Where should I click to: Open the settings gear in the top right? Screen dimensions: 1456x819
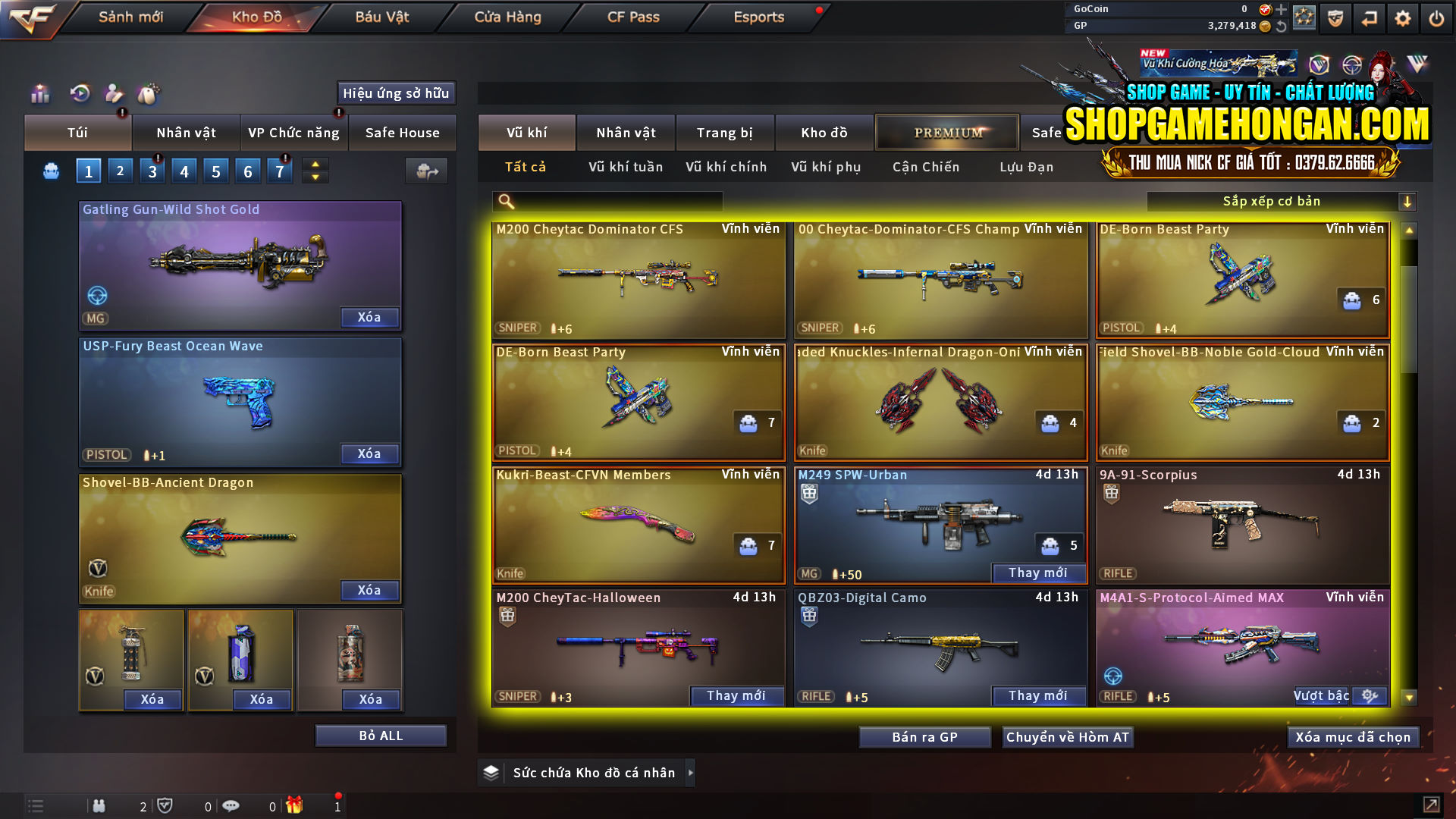tap(1402, 17)
